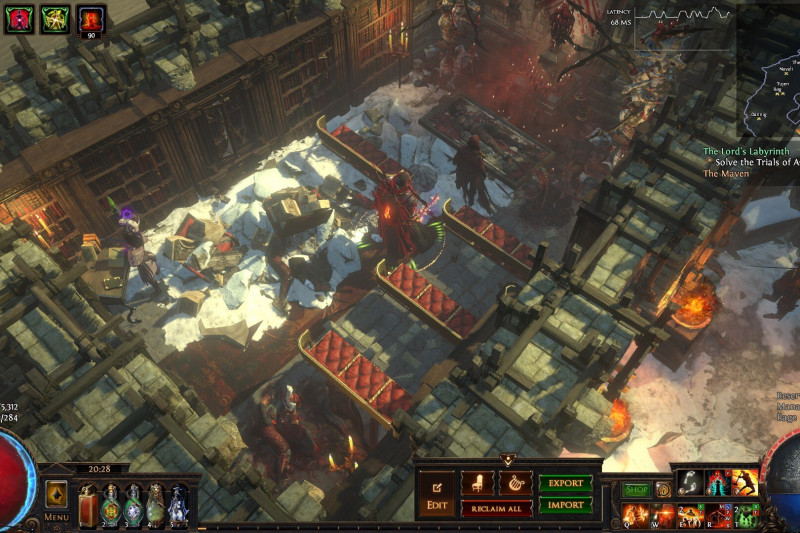Screen dimensions: 800x533
Task: Use the flask in slot 2
Action: 110,504
